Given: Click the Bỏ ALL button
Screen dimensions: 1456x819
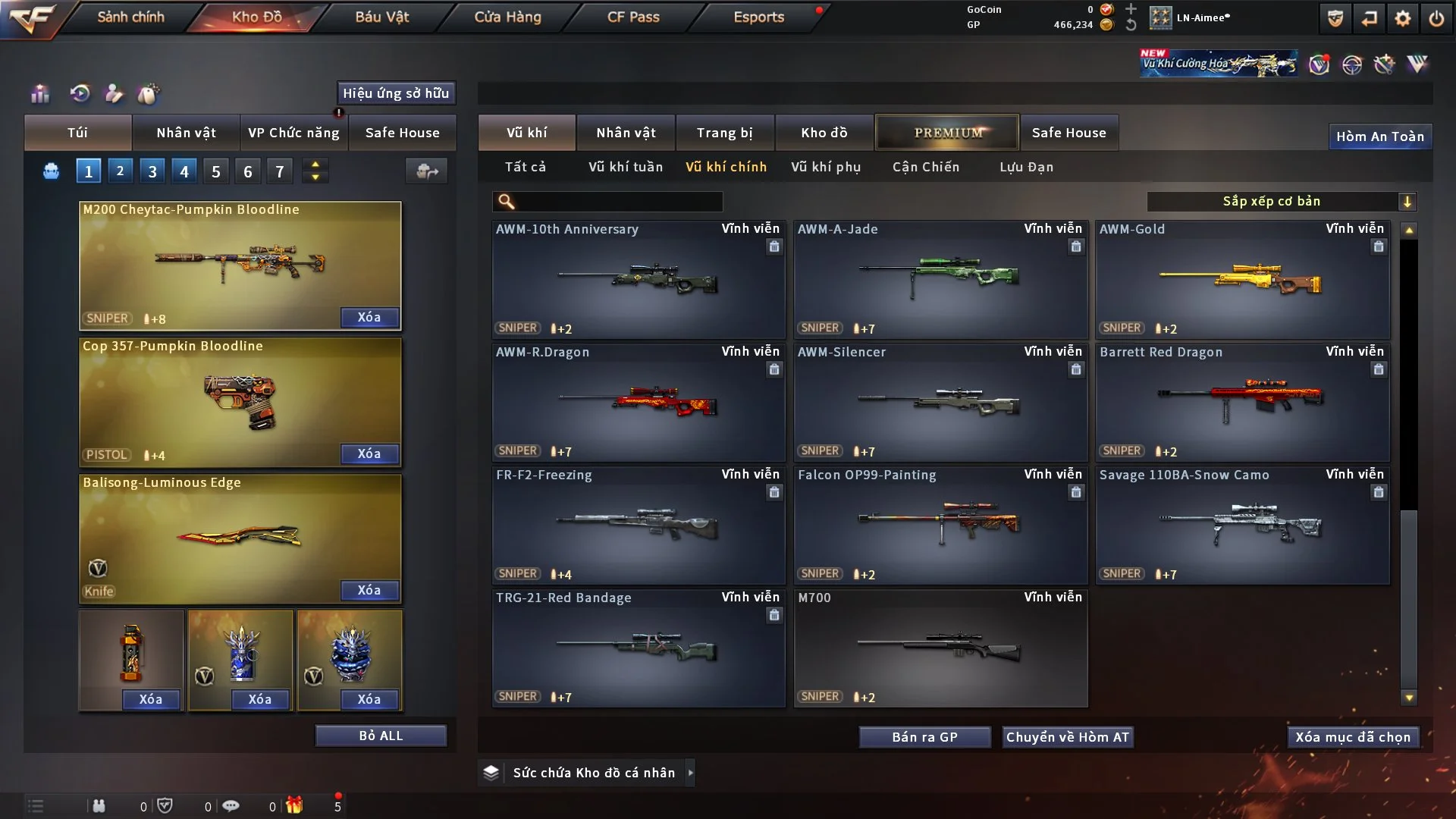Looking at the screenshot, I should (x=381, y=736).
